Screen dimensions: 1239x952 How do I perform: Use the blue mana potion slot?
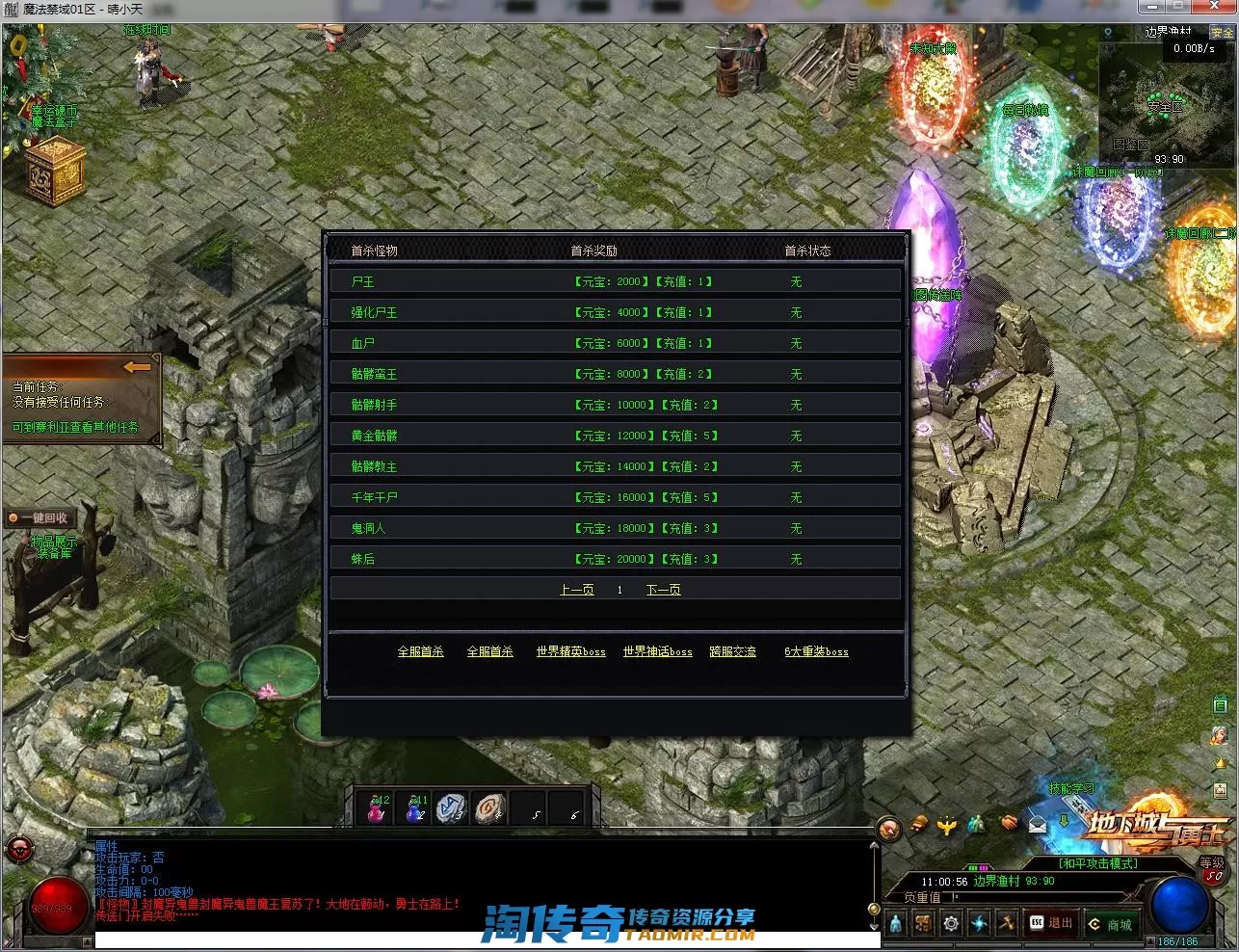(414, 809)
